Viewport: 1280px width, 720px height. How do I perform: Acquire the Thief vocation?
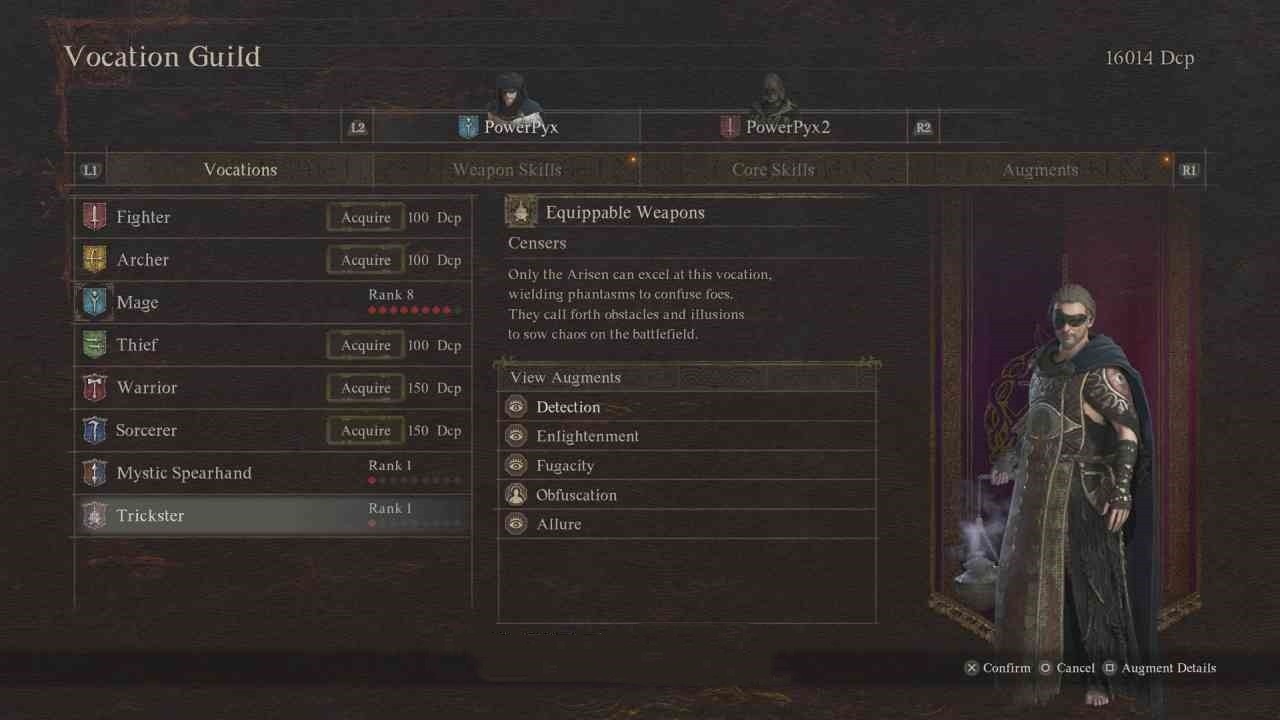366,345
